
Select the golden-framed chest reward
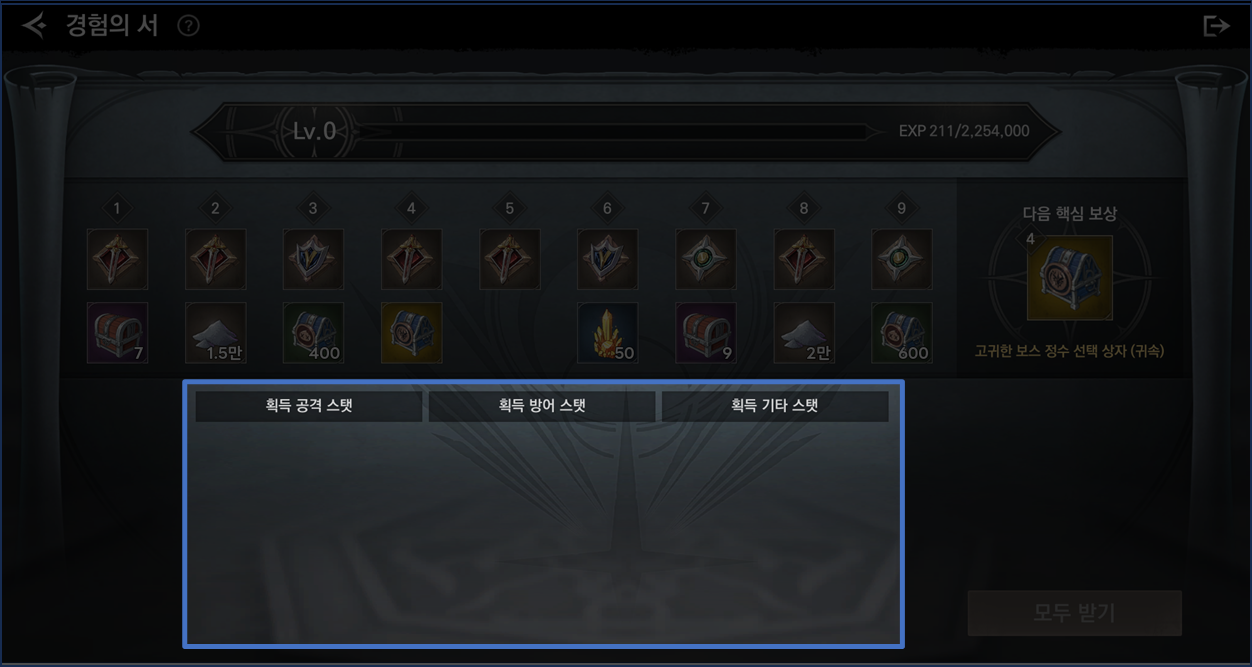[x=411, y=333]
